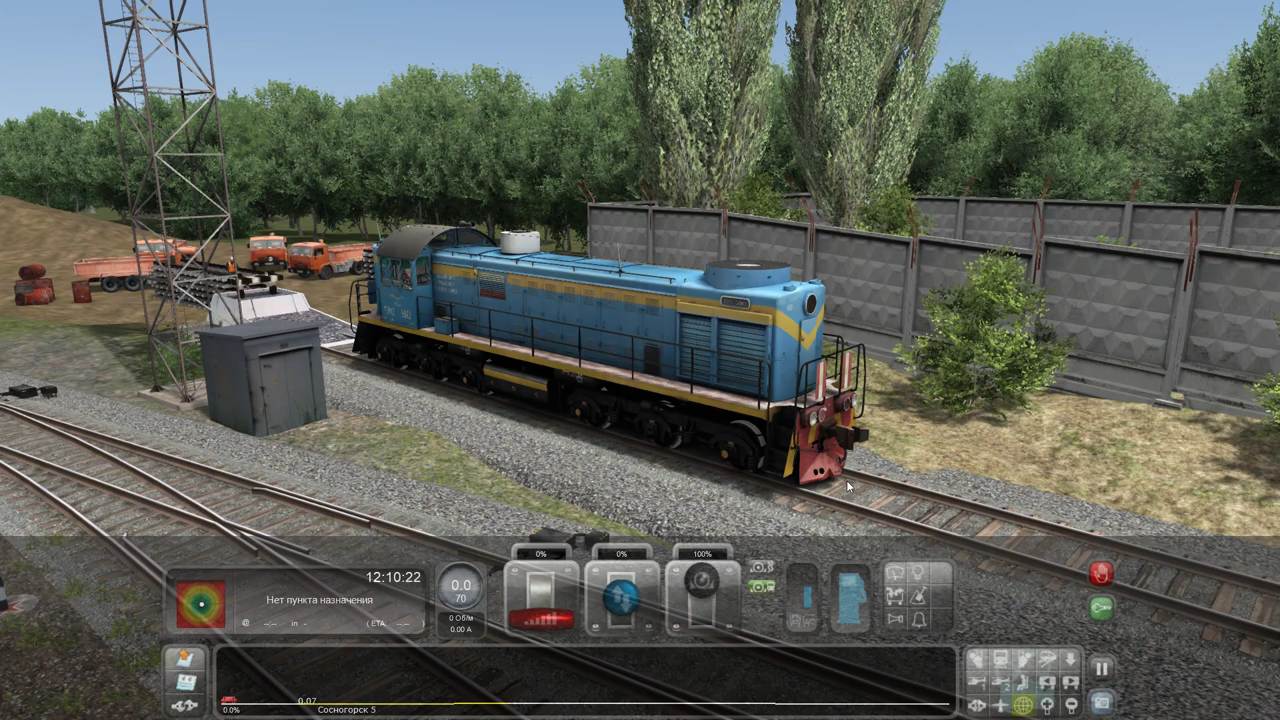Click the reverser lever with blue arrows
The image size is (1280, 720).
point(621,598)
